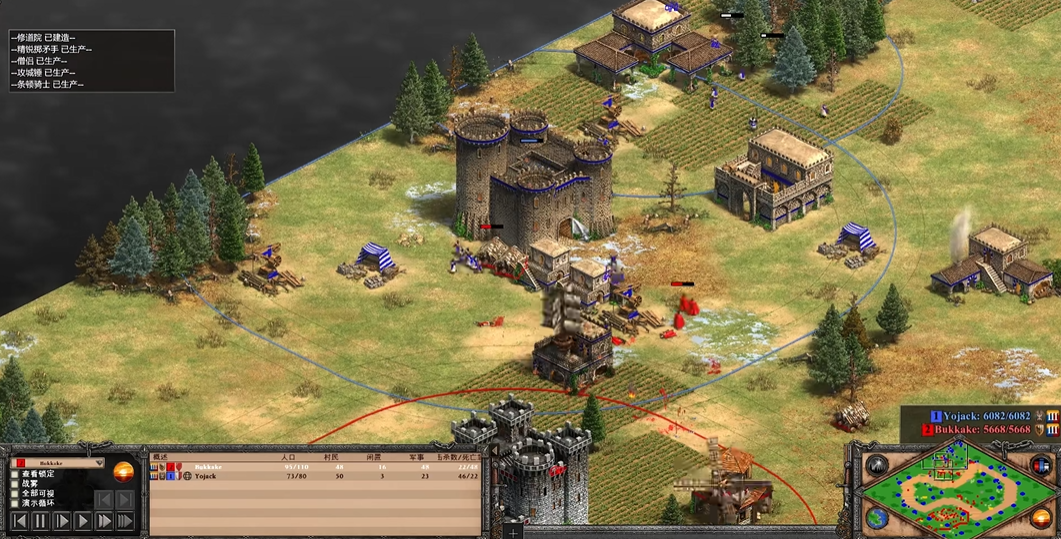Set replay to fastest triple-arrow speed

pyautogui.click(x=125, y=521)
